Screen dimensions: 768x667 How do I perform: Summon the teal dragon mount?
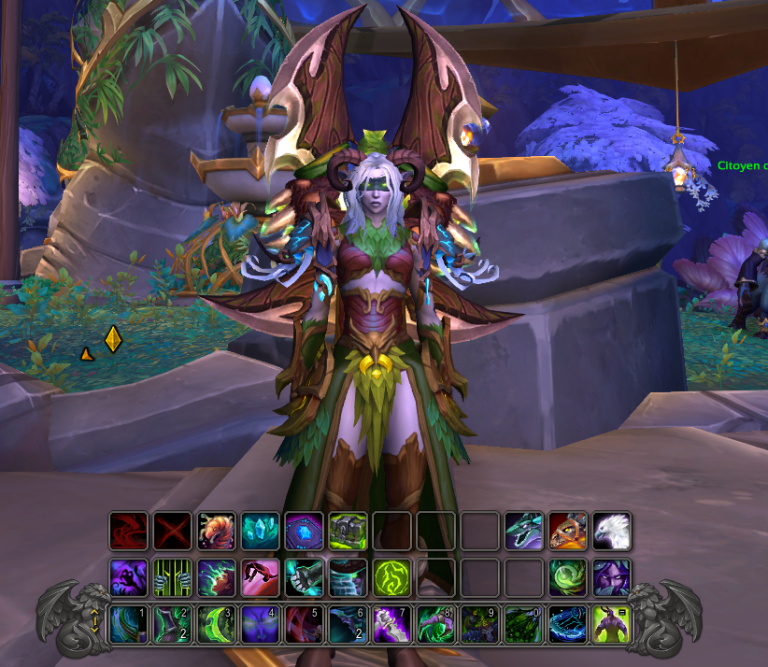(x=524, y=531)
